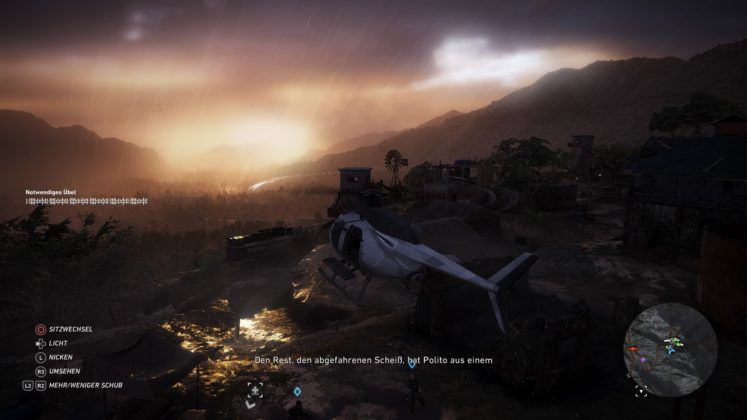Click the purple marker on the minimap
The image size is (747, 420).
pos(645,360)
